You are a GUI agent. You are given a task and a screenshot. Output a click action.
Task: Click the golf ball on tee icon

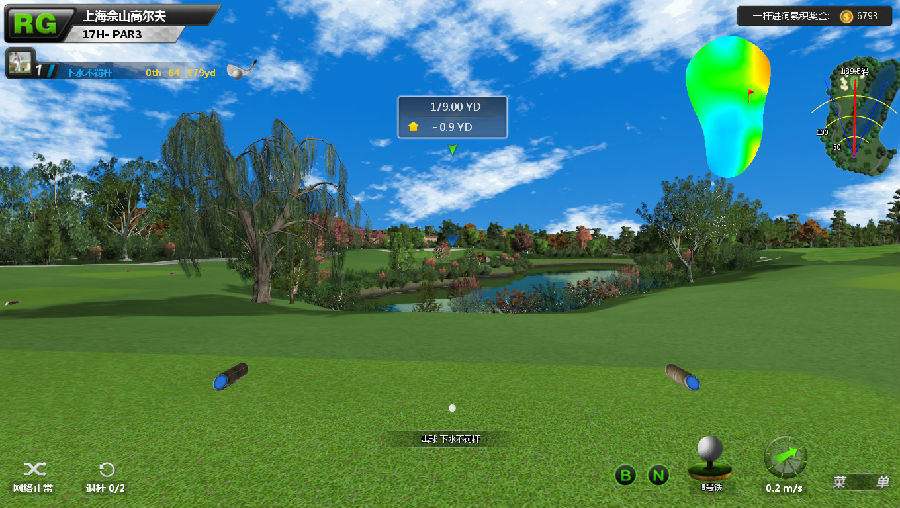[711, 457]
